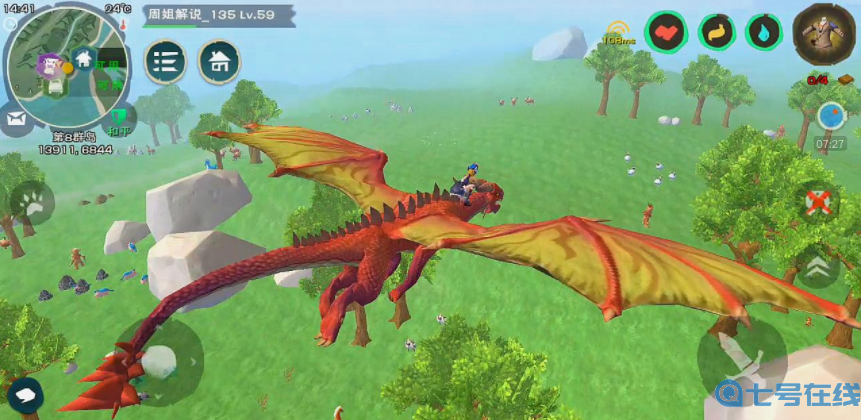Tap the virtual movement joystick
Screen dimensions: 862x420
coord(159,361)
